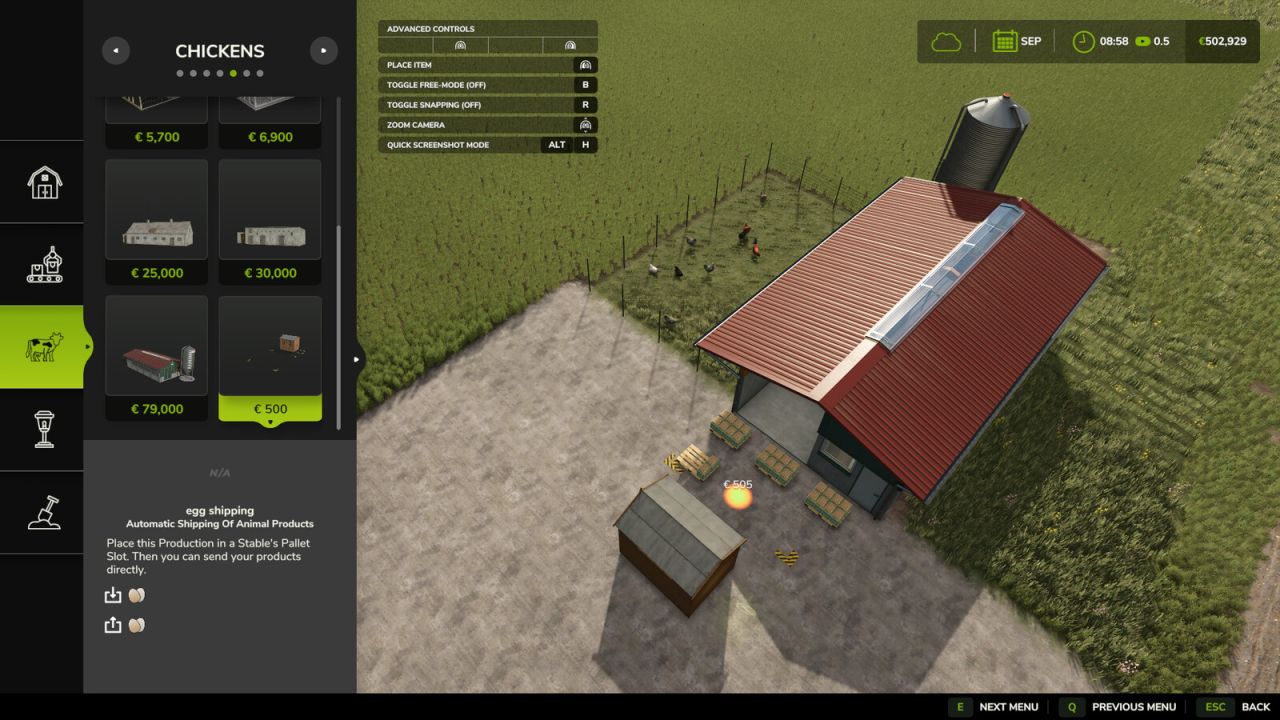The height and width of the screenshot is (720, 1280).
Task: Show the street lamp decoration category
Action: [x=43, y=429]
